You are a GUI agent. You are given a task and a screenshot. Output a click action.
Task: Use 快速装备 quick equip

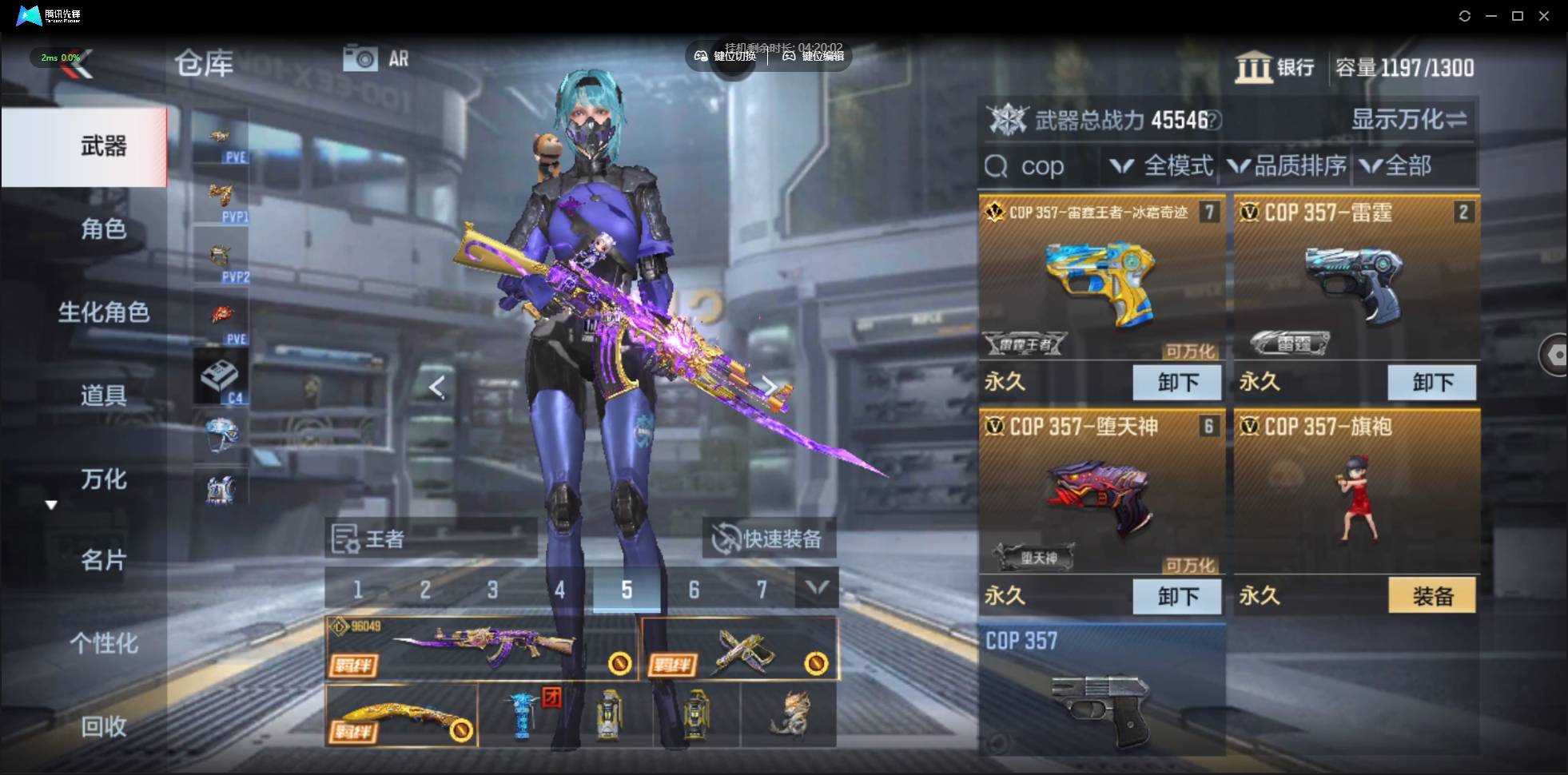pos(769,539)
